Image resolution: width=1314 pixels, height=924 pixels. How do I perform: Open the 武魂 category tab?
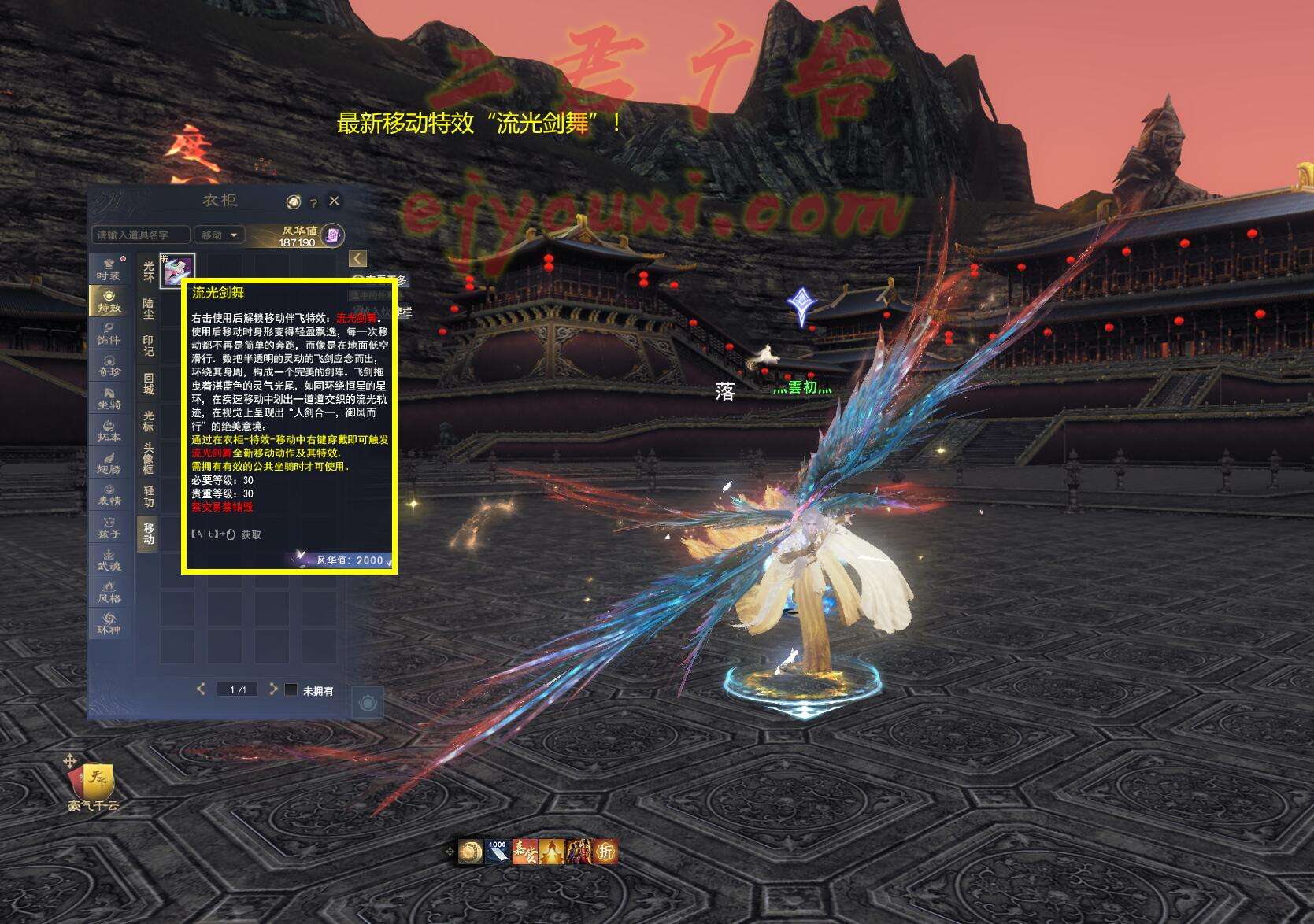(109, 560)
